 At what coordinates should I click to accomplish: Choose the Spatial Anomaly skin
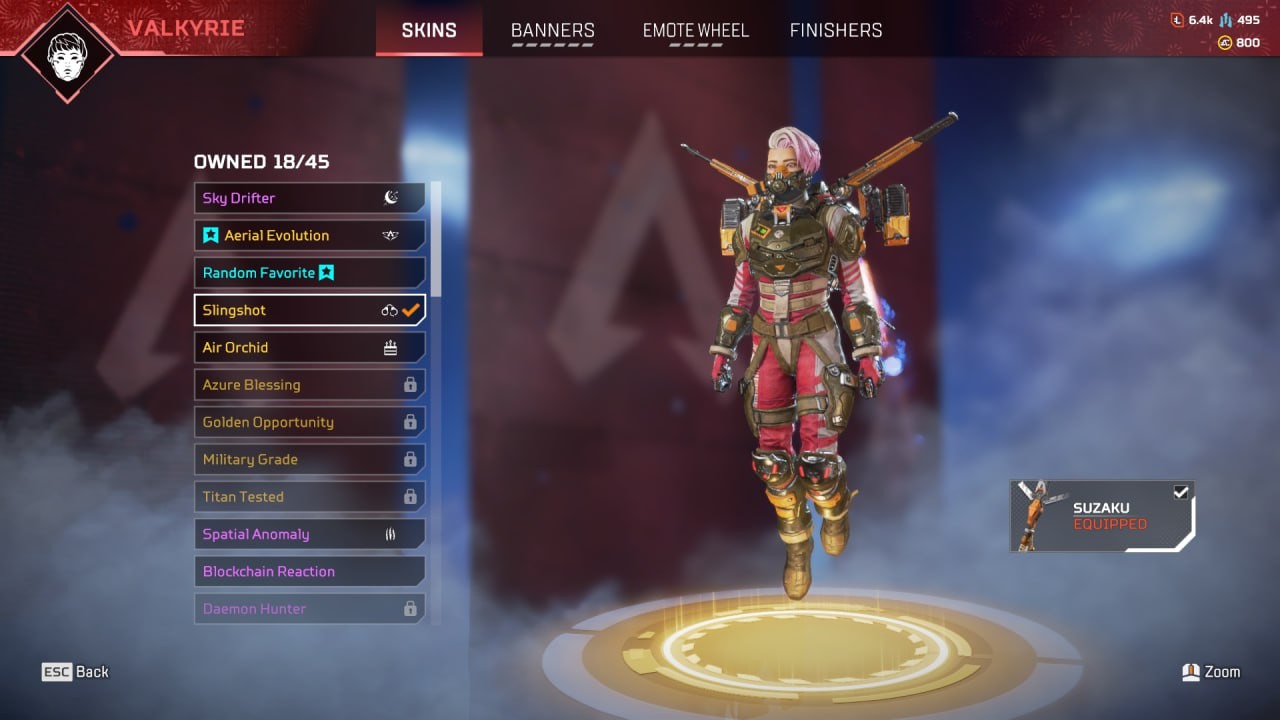(x=309, y=534)
